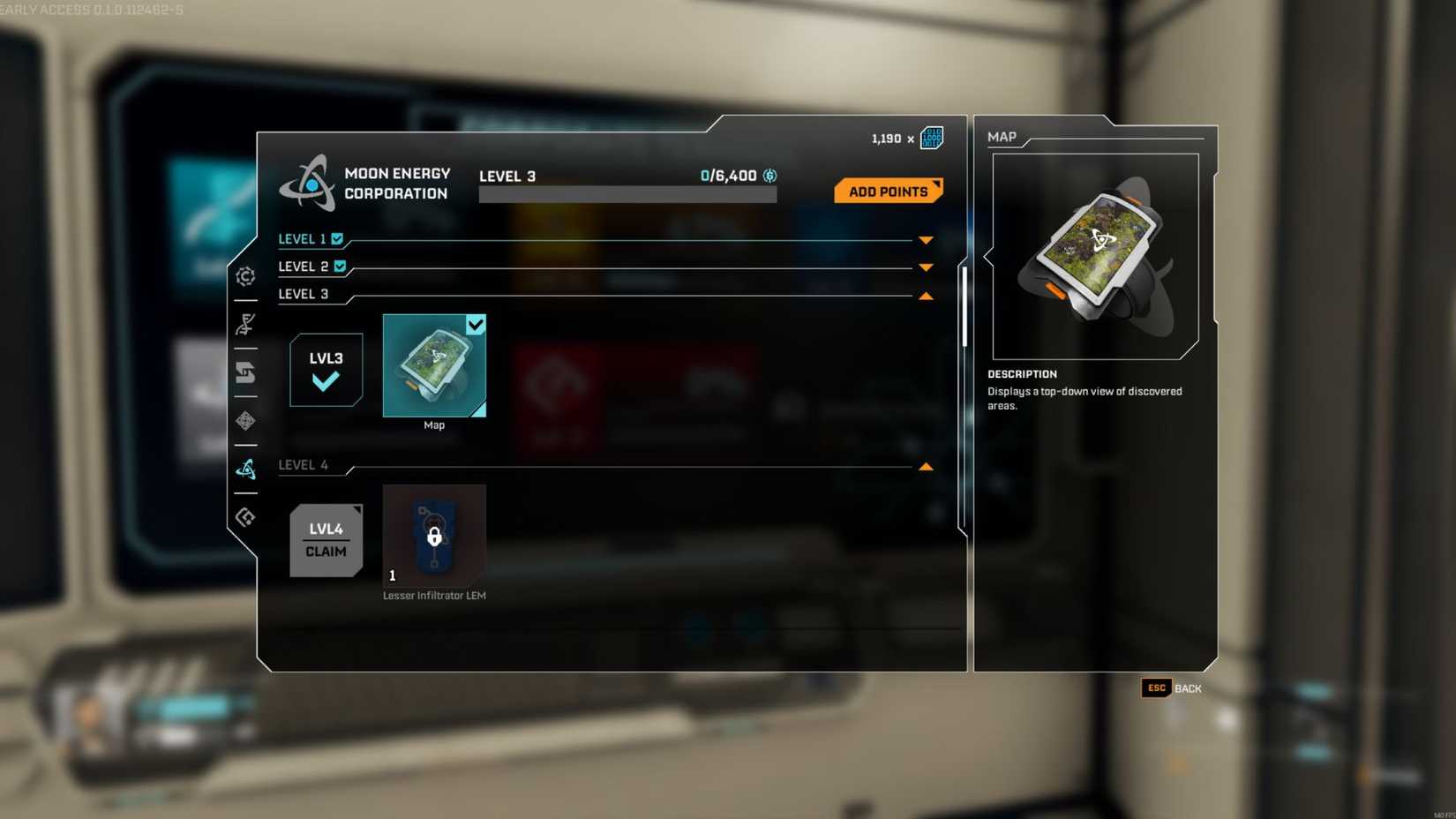
Task: Select the boot-shaped faction icon
Action: 245,373
